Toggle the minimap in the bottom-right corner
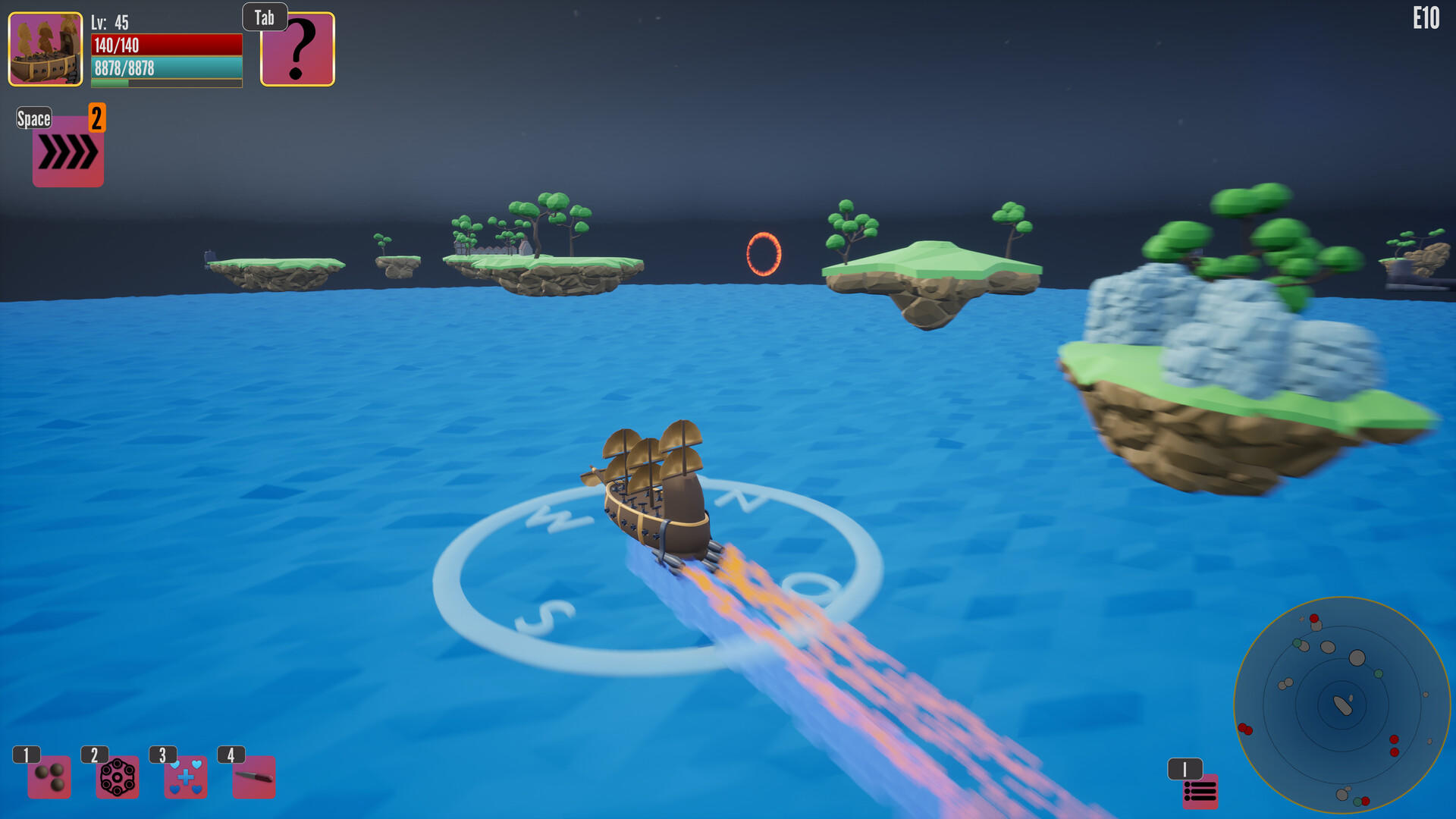Image resolution: width=1456 pixels, height=819 pixels. (x=1342, y=705)
